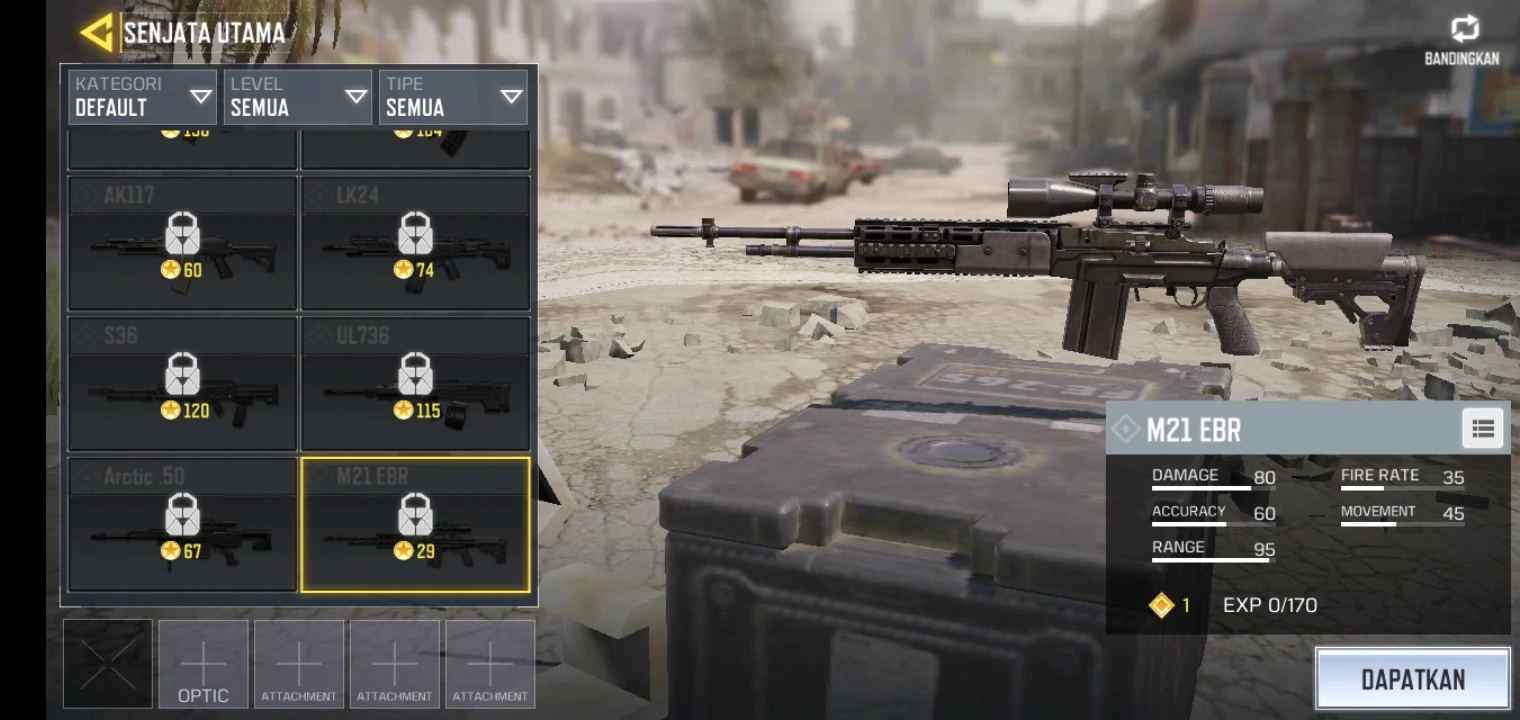Open the Tipe Semua dropdown
Screen dimensions: 1520x720
453,97
